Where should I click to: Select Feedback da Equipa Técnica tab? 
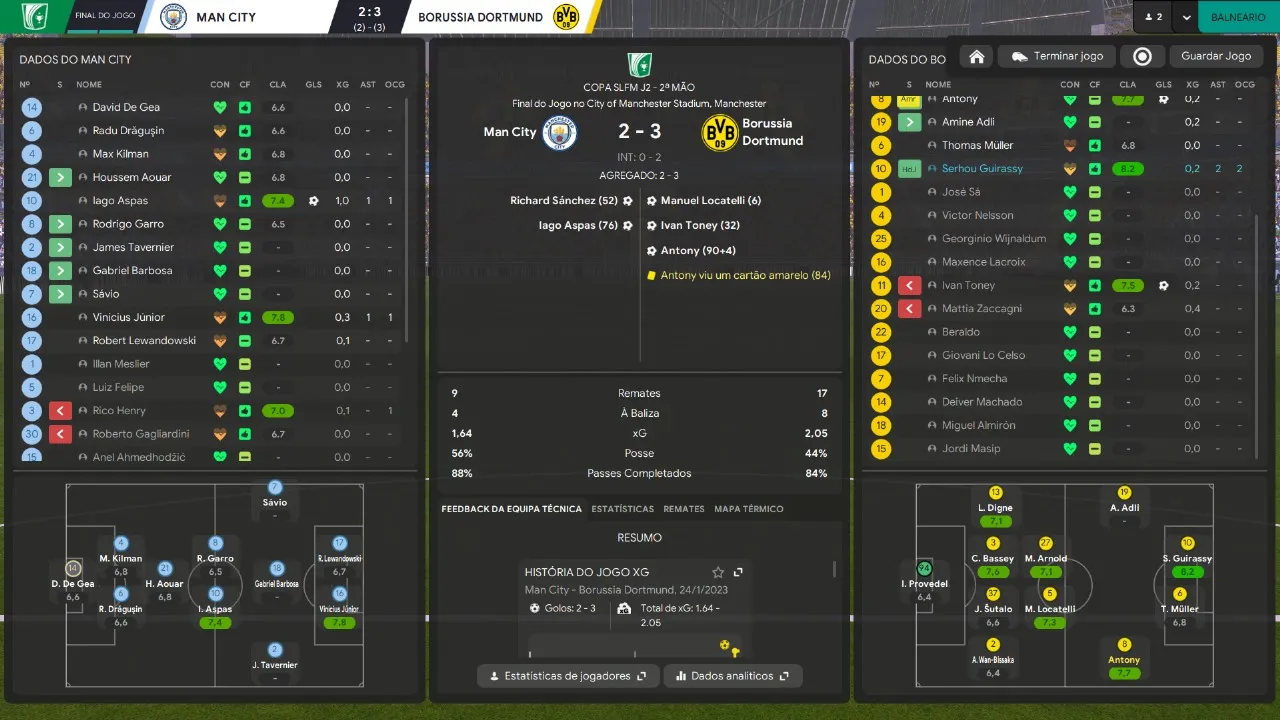(511, 509)
